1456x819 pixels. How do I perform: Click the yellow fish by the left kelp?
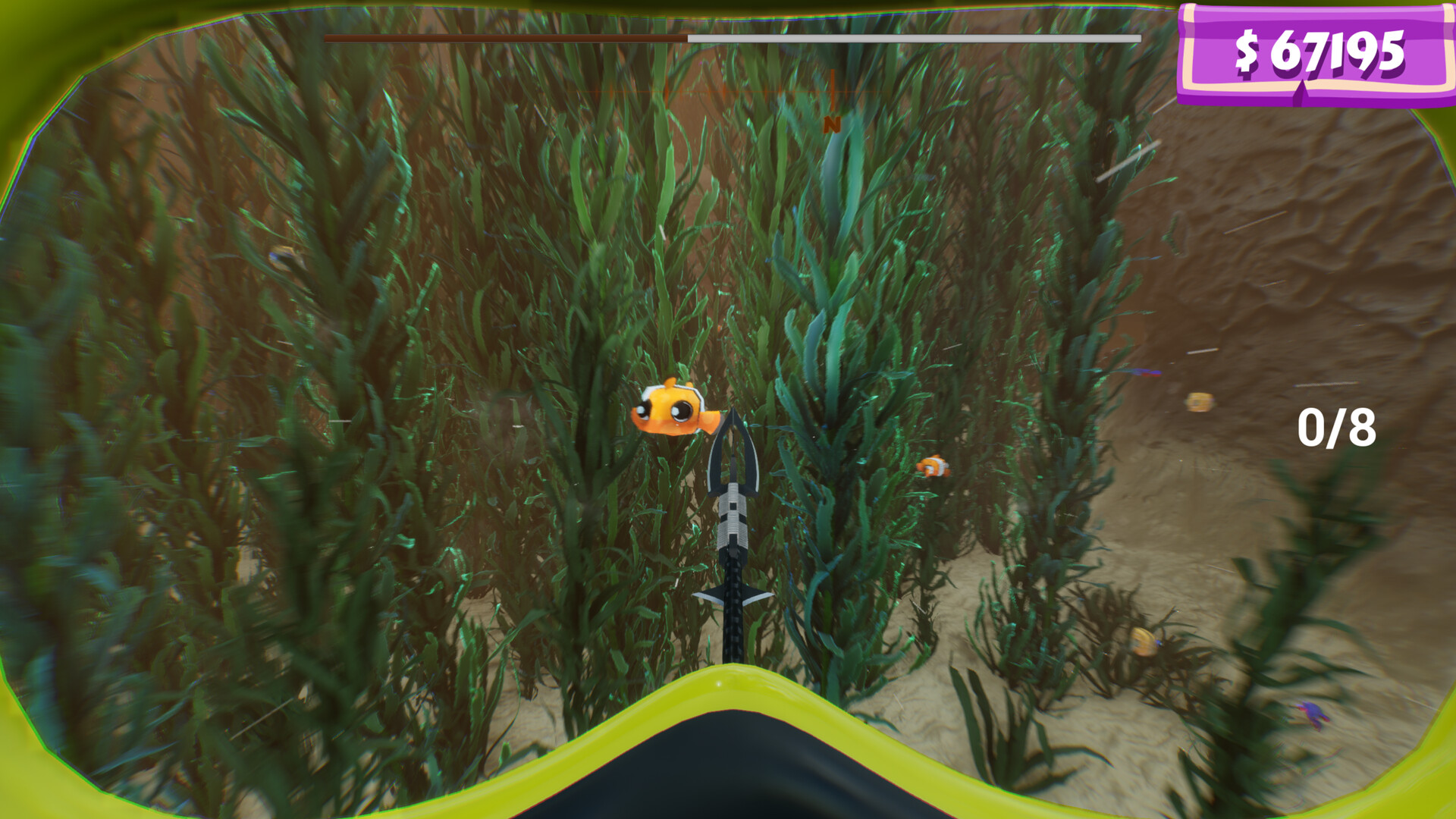tap(281, 256)
